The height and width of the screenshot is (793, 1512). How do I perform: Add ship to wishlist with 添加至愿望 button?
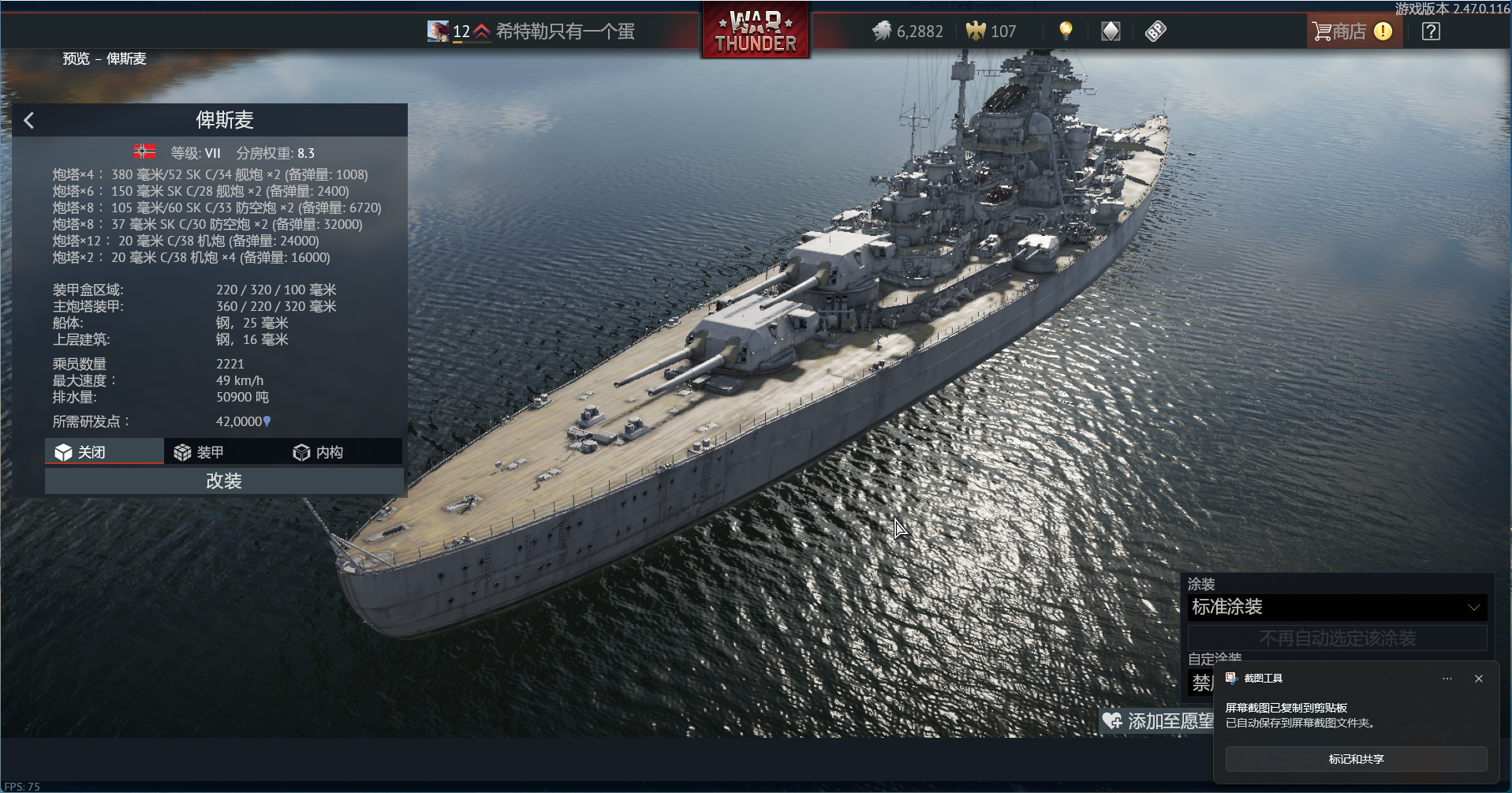coord(1158,720)
